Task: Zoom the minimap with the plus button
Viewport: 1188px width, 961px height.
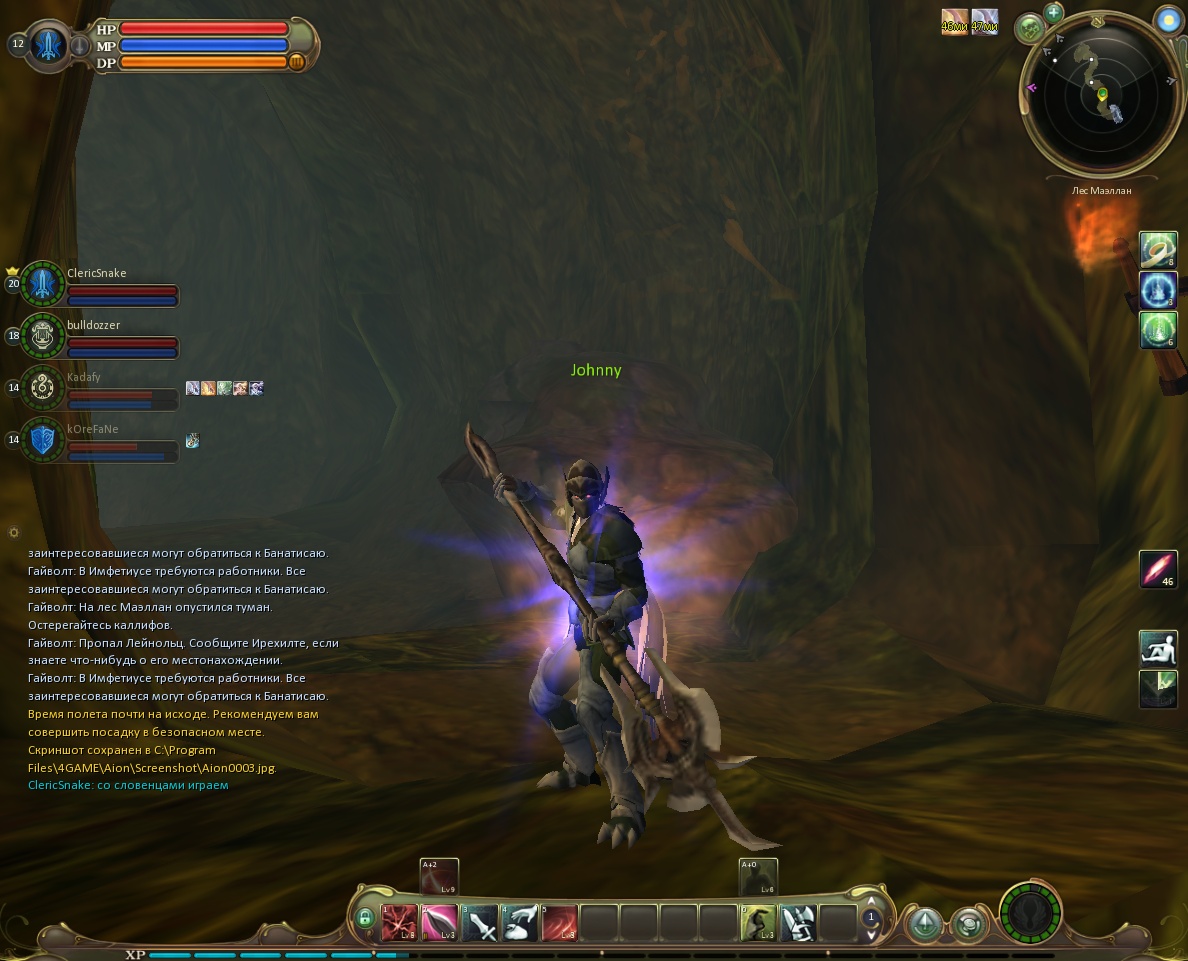Action: [x=1053, y=12]
